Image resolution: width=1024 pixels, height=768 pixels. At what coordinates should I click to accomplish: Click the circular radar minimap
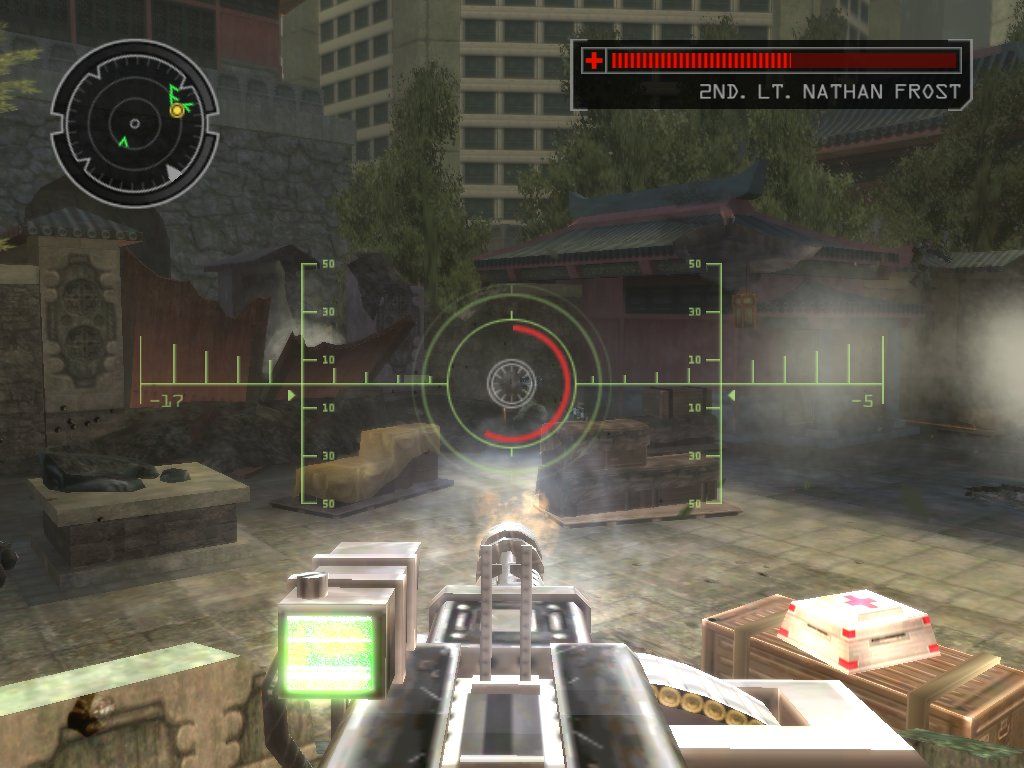(133, 124)
